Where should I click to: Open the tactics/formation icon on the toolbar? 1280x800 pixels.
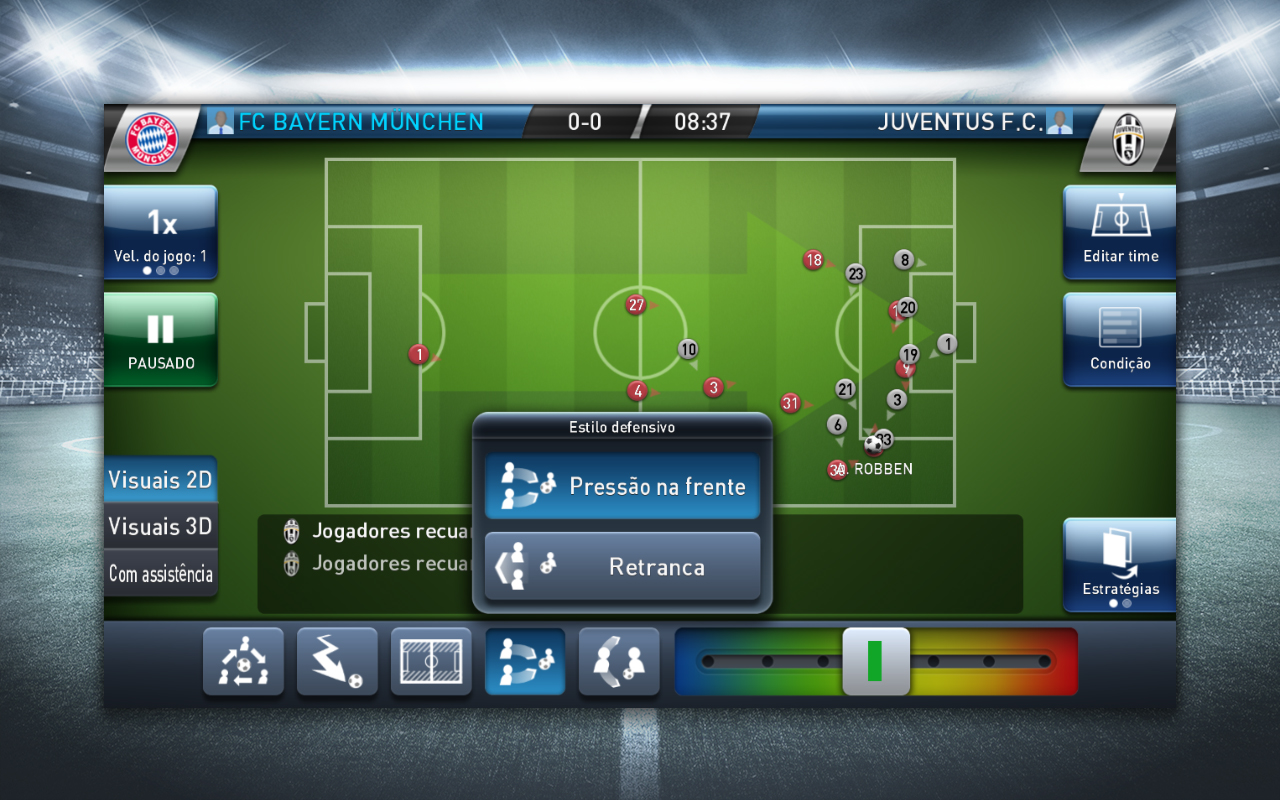[x=243, y=661]
